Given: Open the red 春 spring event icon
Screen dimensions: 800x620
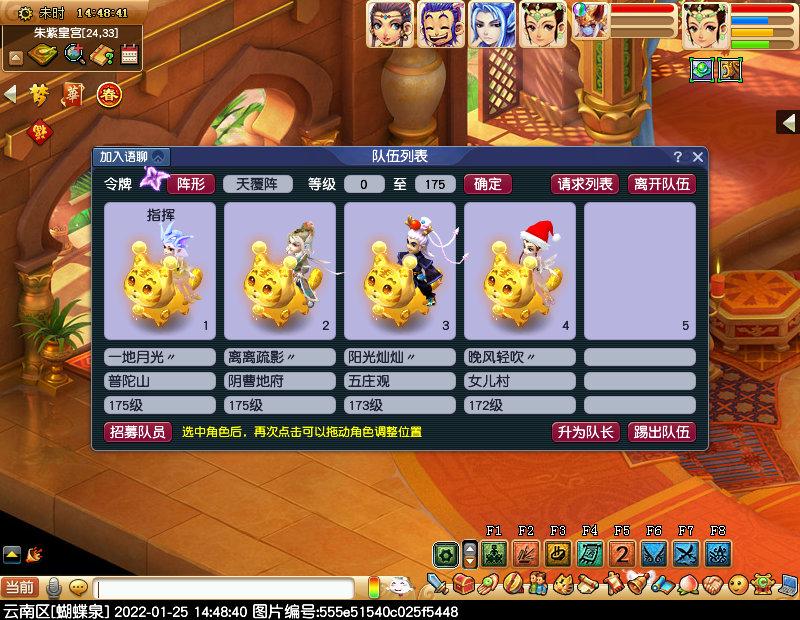Looking at the screenshot, I should pyautogui.click(x=108, y=95).
